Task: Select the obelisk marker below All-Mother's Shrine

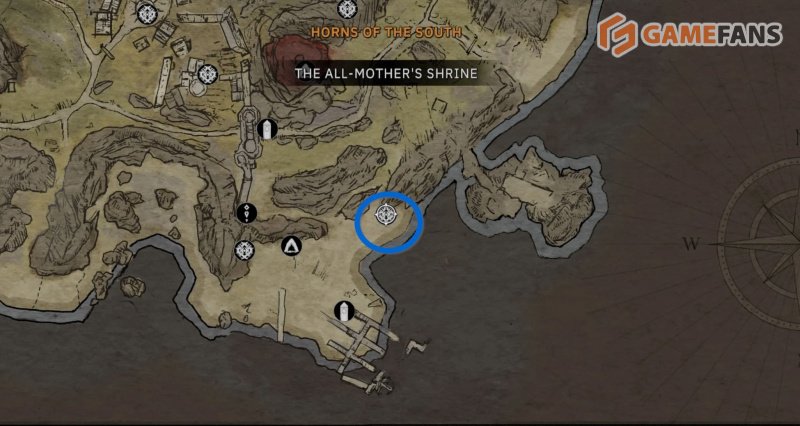Action: point(267,129)
